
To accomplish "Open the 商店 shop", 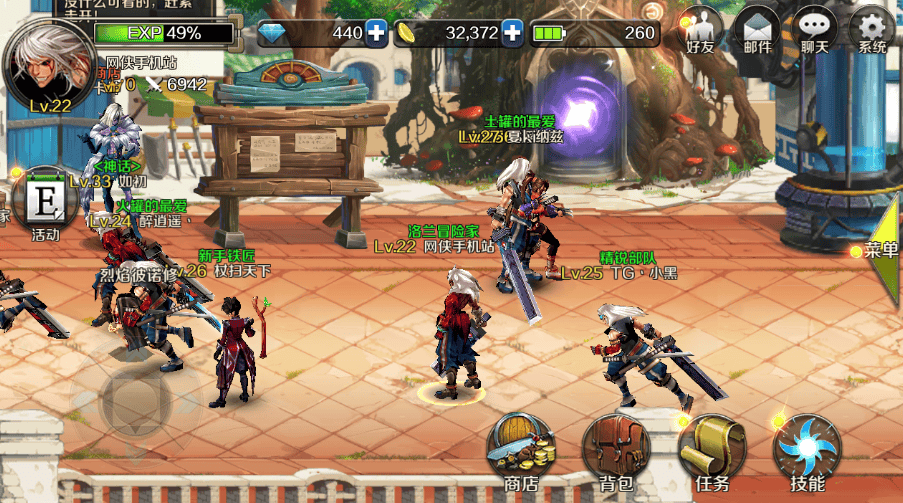I will pos(521,452).
